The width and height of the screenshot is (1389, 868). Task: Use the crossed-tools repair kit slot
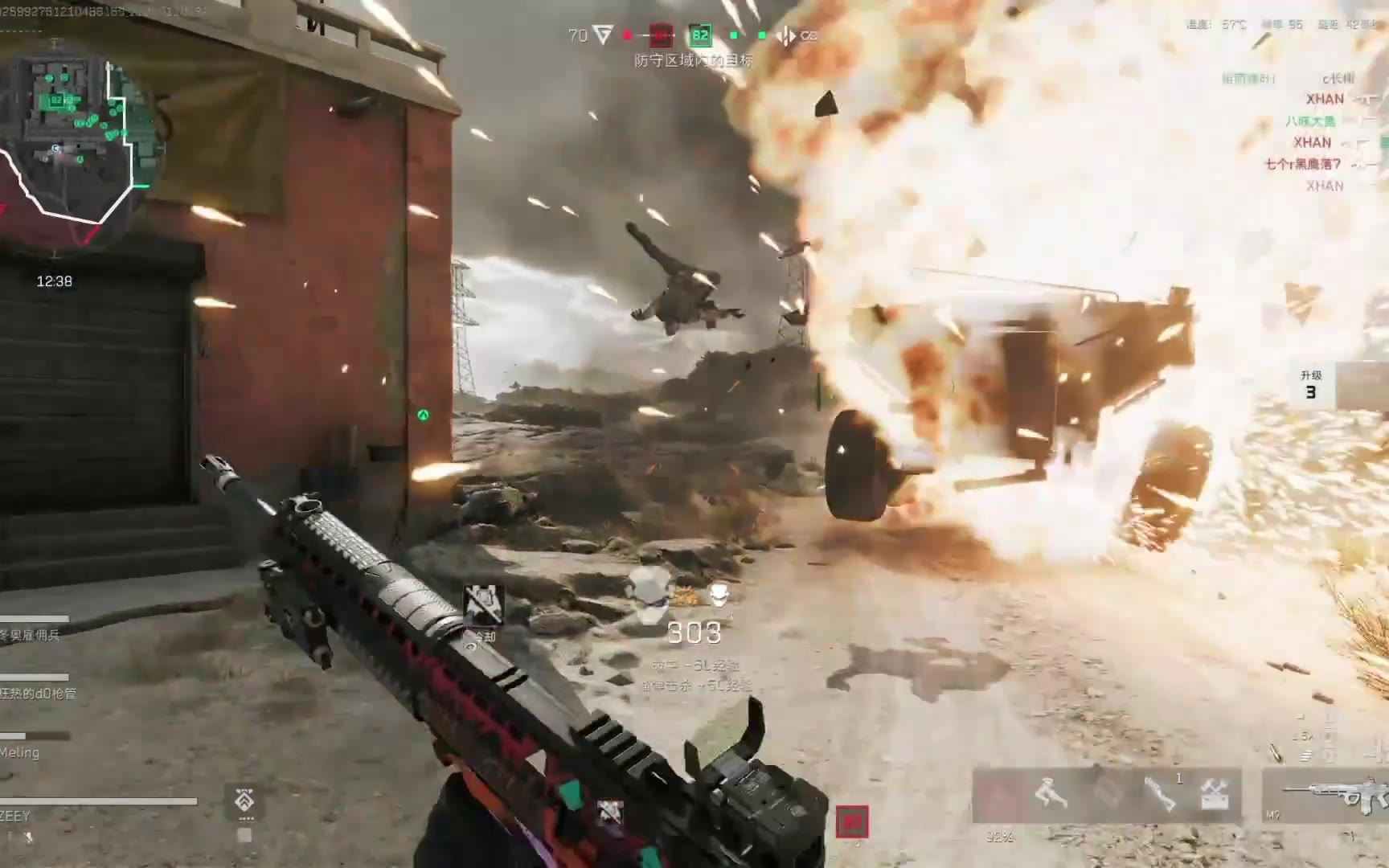coord(1214,794)
